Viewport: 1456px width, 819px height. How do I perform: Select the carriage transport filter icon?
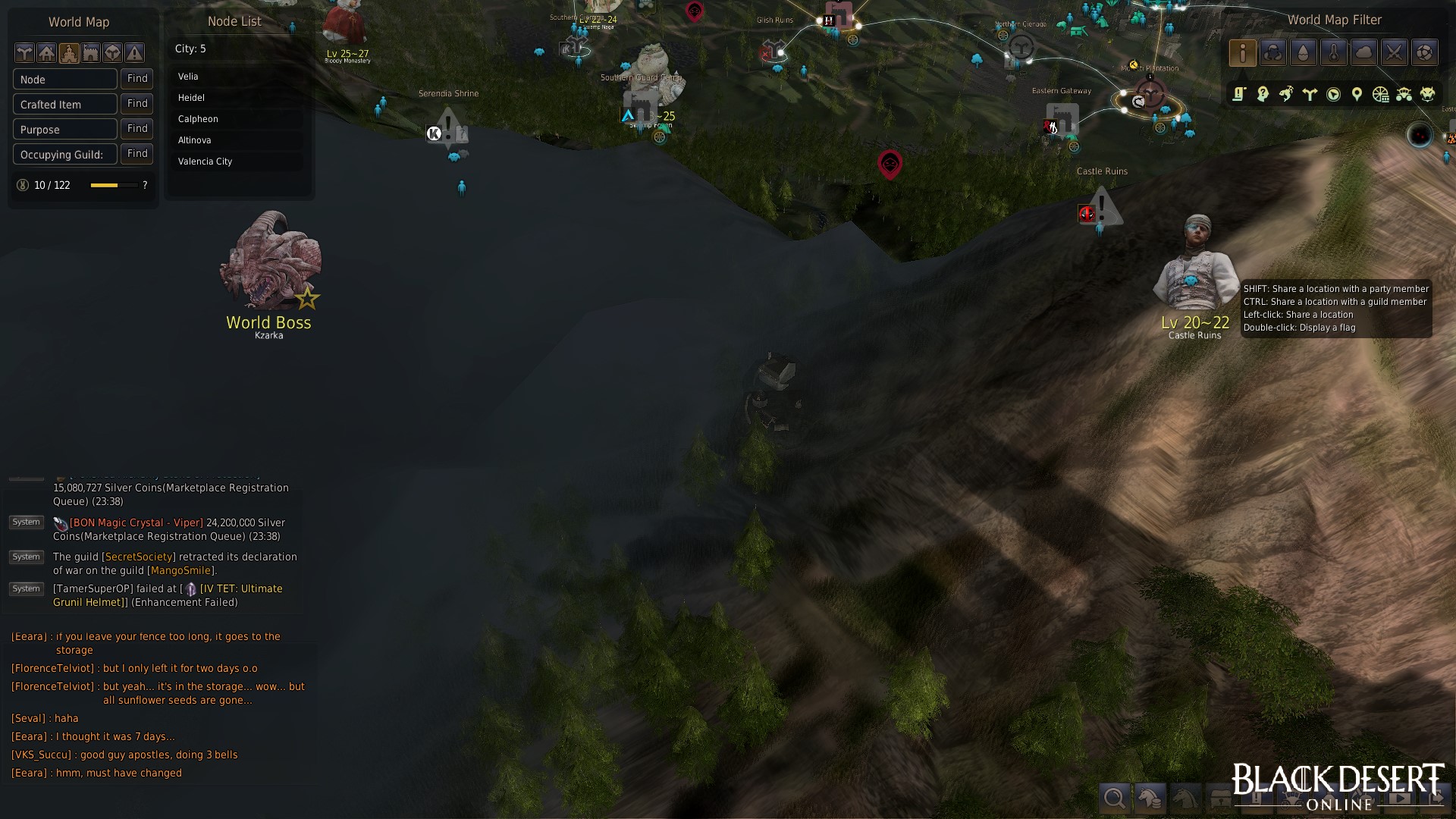point(1404,94)
